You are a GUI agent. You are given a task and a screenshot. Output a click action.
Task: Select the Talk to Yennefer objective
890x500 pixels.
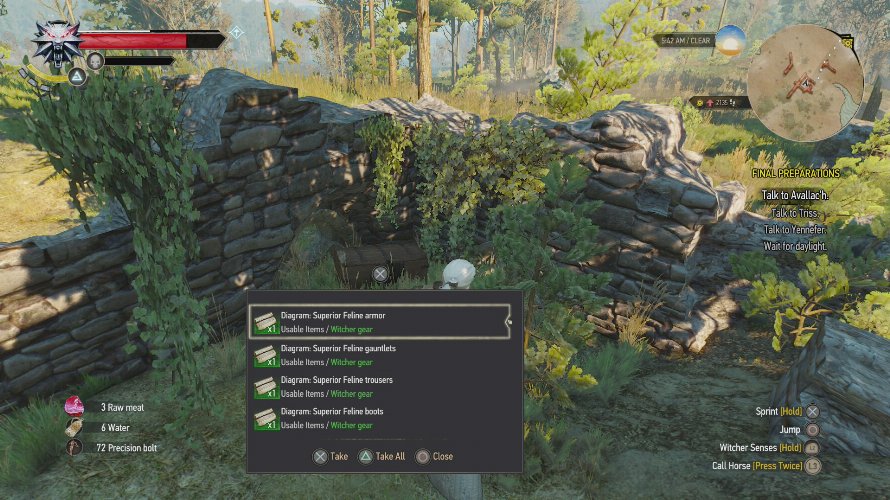click(x=799, y=229)
